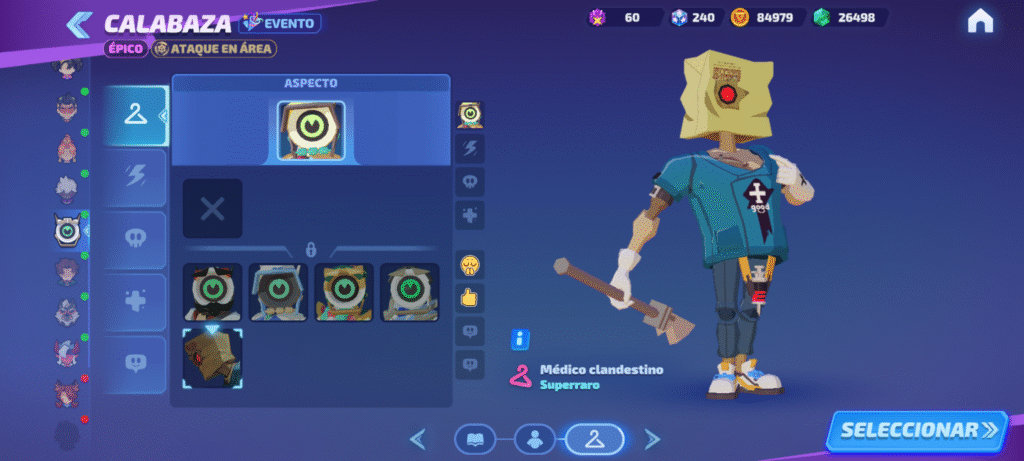The image size is (1024, 461).
Task: Go to the previous page arrow at bottom
Action: click(419, 438)
